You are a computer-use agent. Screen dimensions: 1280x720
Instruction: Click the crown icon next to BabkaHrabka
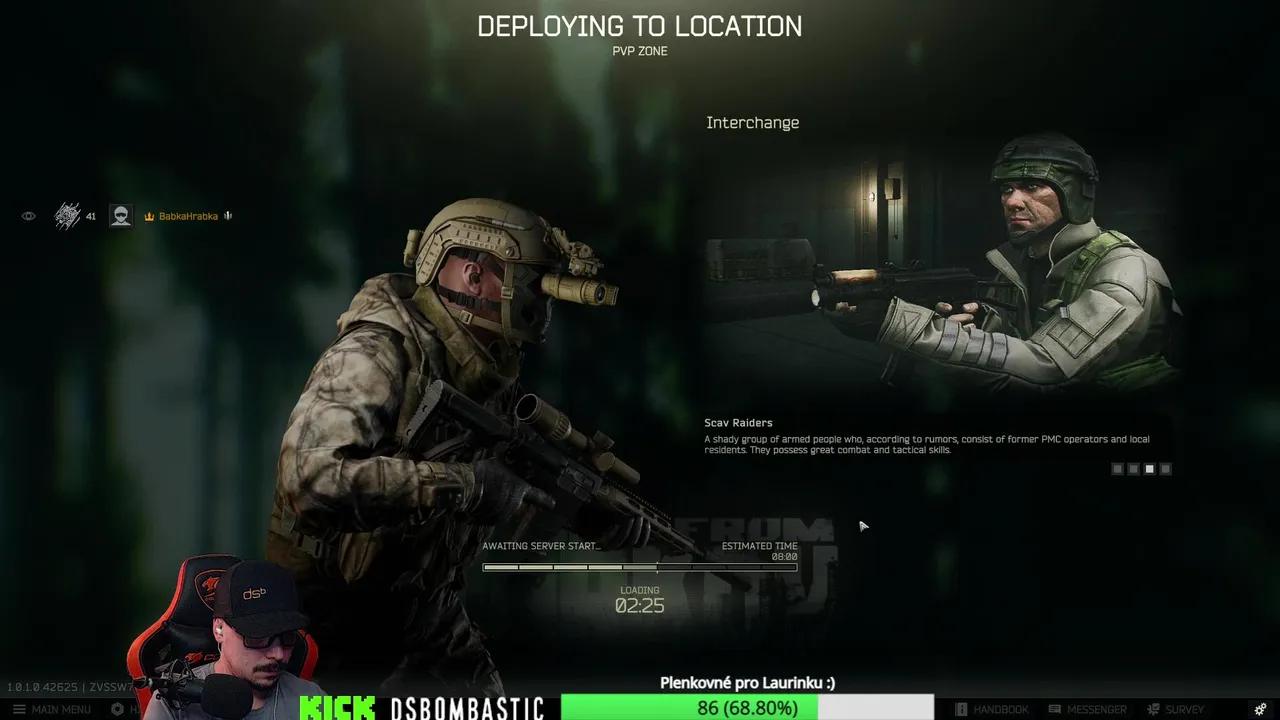pyautogui.click(x=149, y=216)
